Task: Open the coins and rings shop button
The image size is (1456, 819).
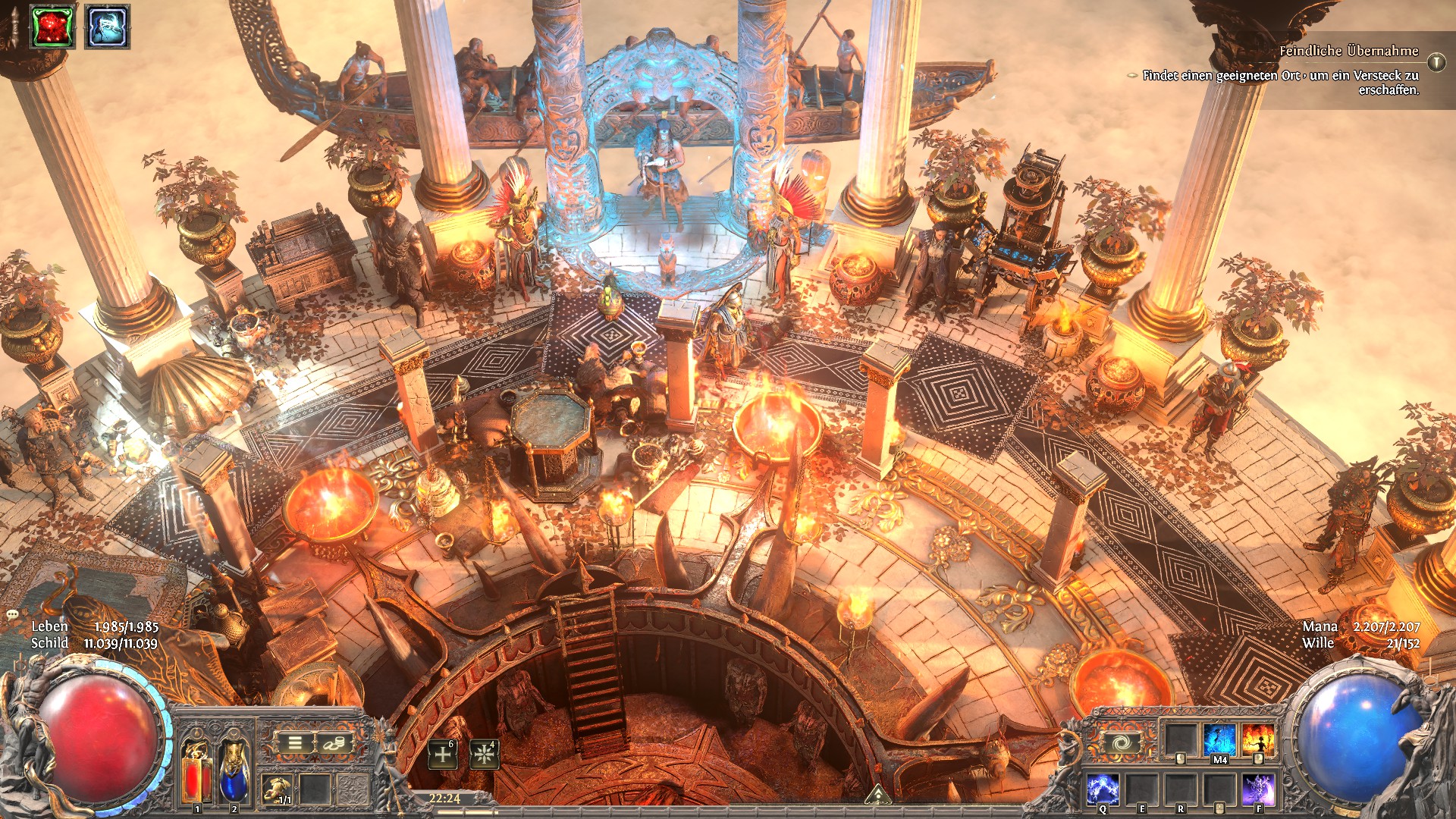Action: (x=332, y=743)
